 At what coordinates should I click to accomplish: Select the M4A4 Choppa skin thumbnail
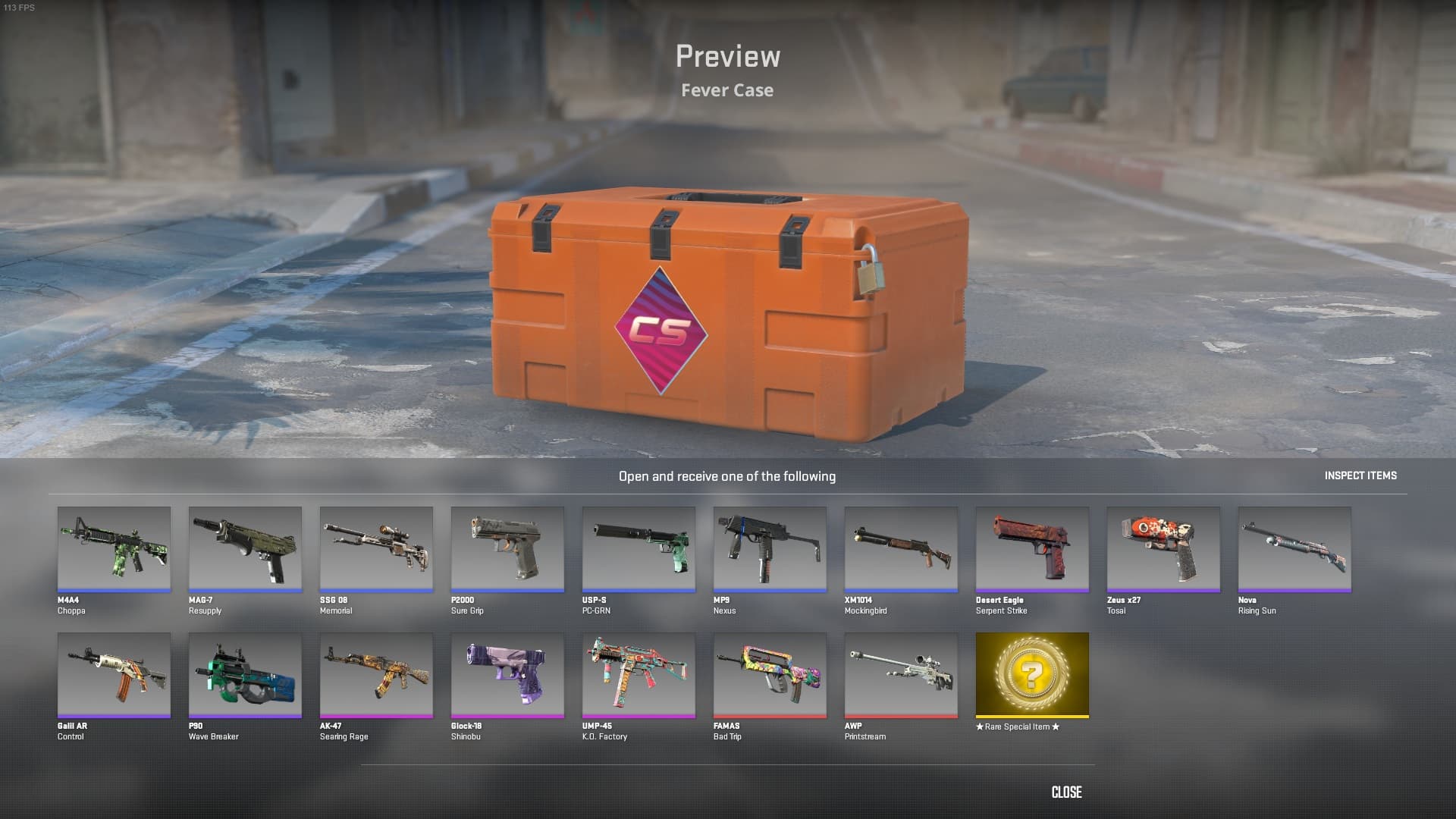click(114, 549)
